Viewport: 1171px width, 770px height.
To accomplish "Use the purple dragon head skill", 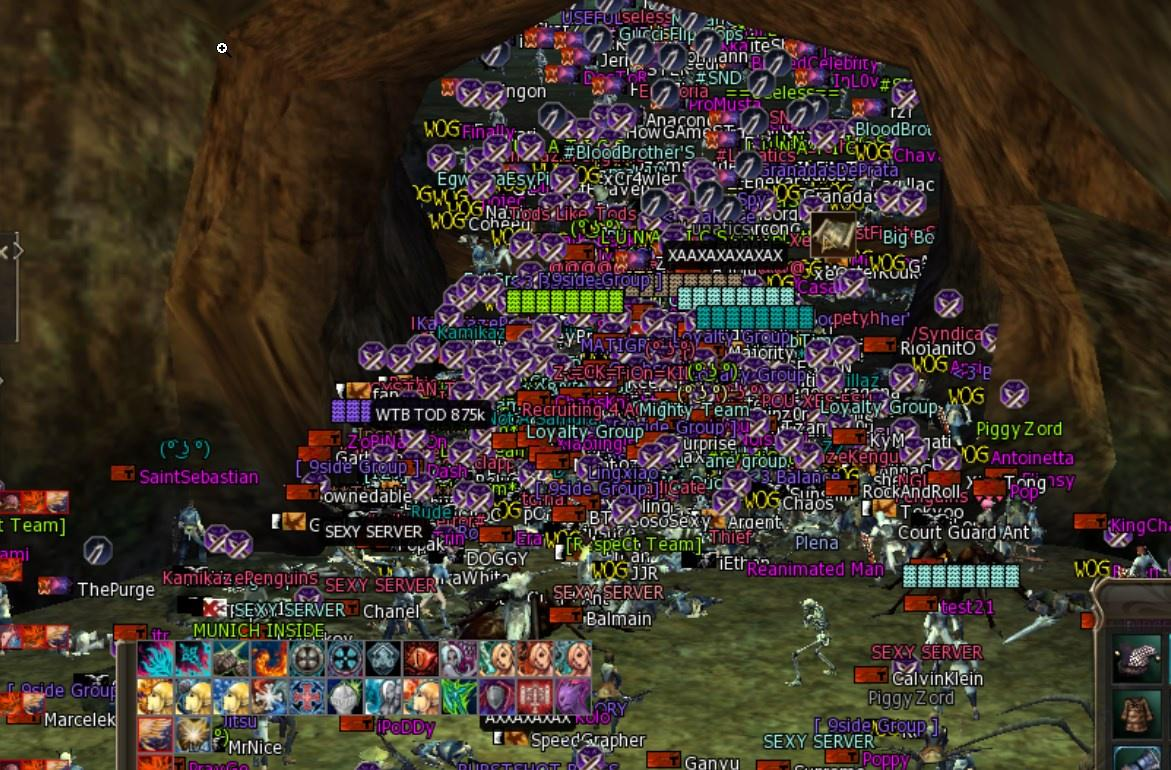I will [x=572, y=696].
